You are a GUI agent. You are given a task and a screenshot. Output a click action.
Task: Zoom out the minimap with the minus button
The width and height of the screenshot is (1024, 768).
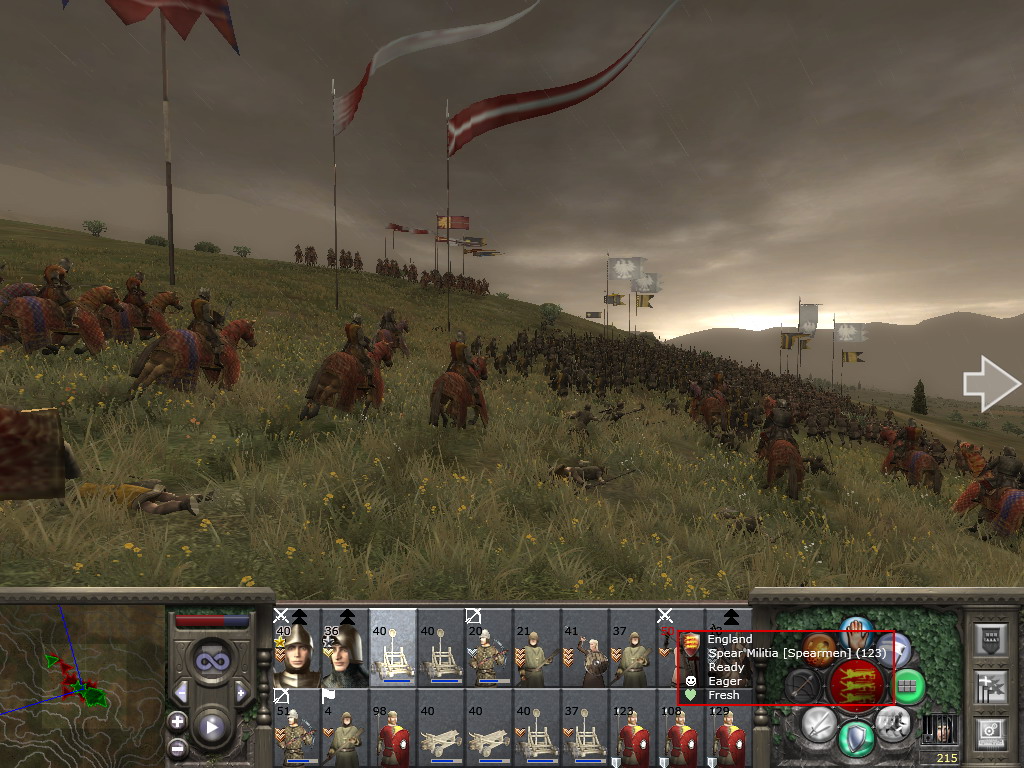click(177, 747)
